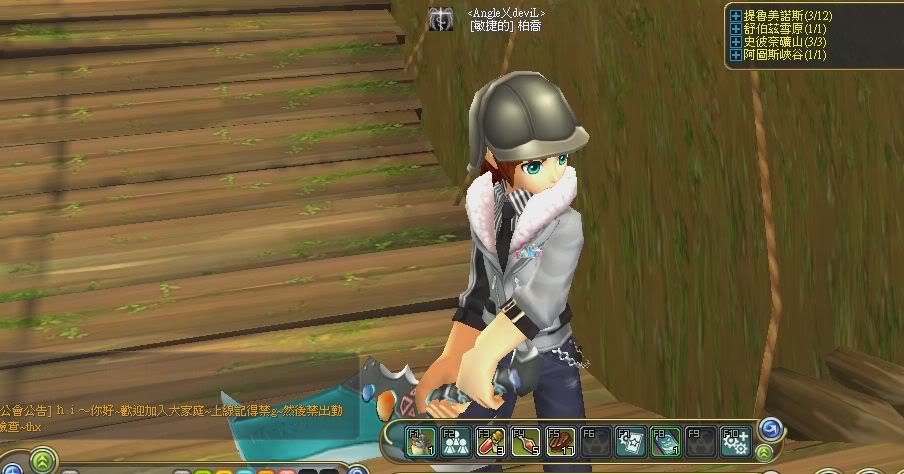This screenshot has width=904, height=474.
Task: Click the green up-arrow chat button
Action: pyautogui.click(x=43, y=461)
